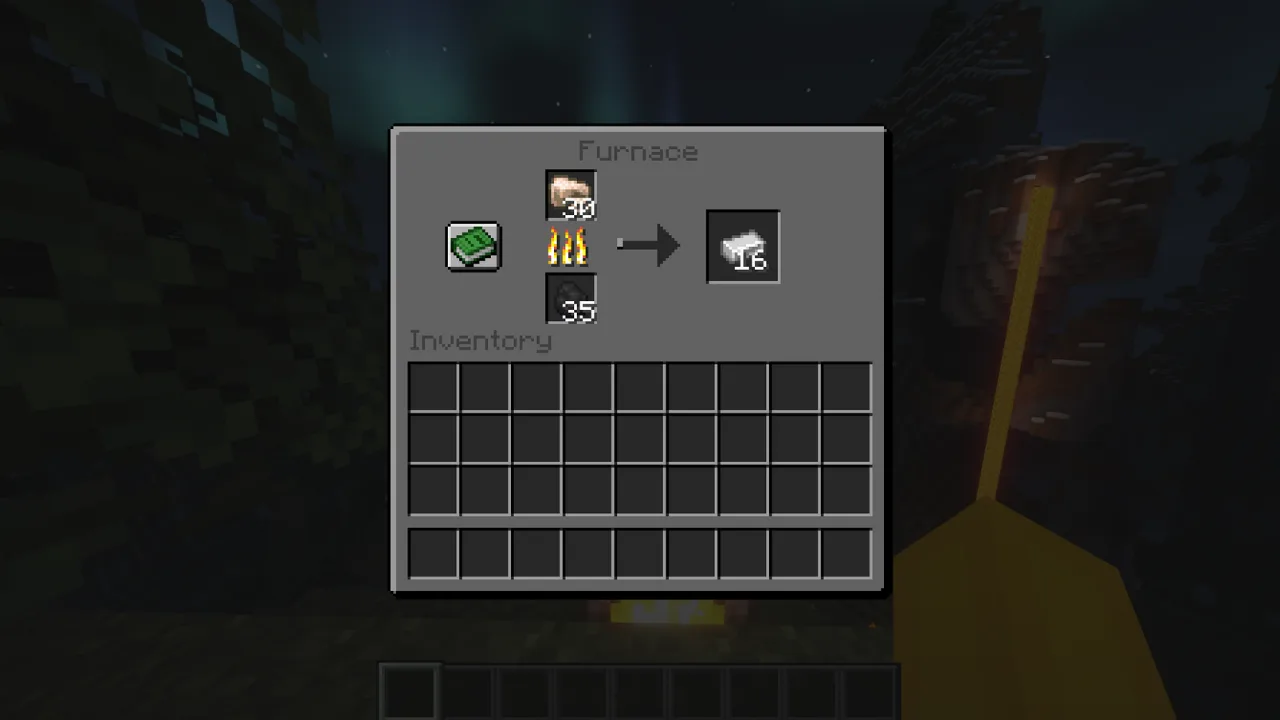This screenshot has height=720, width=1280.
Task: Click the iron ingot output item
Action: coord(743,246)
